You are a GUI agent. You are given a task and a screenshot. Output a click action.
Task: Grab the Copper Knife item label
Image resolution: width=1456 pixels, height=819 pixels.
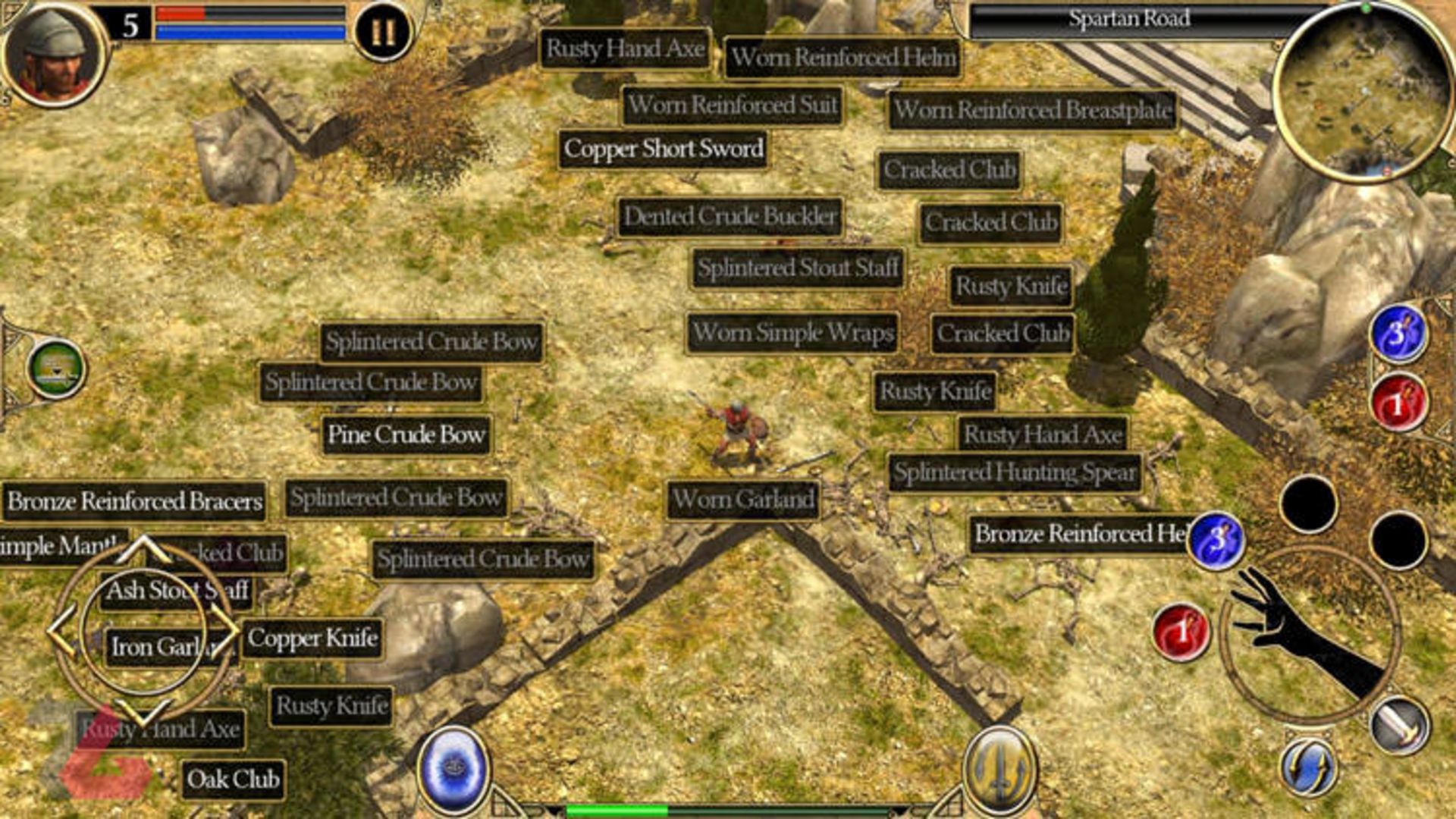pyautogui.click(x=312, y=639)
